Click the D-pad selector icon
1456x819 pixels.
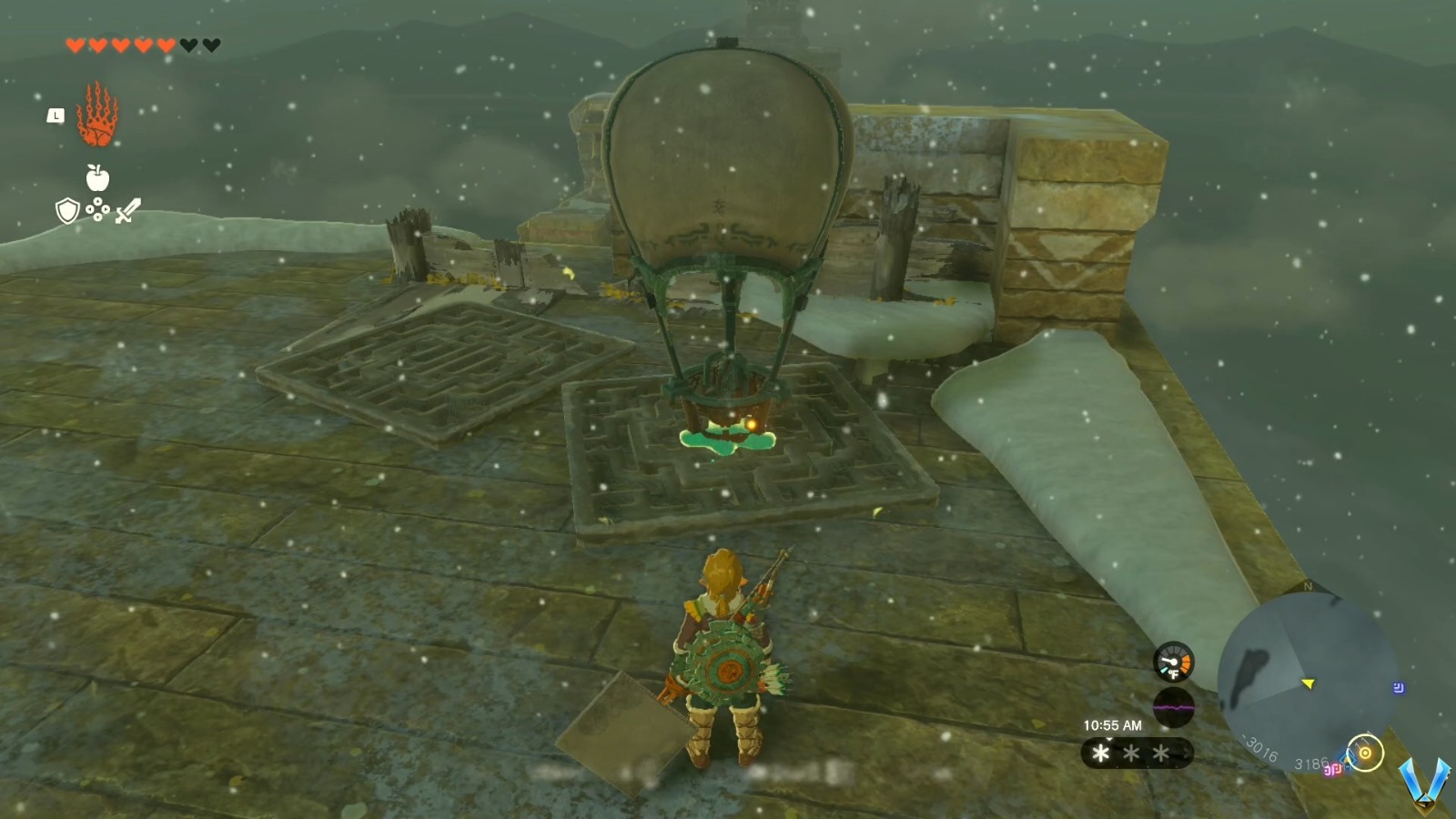pyautogui.click(x=97, y=211)
